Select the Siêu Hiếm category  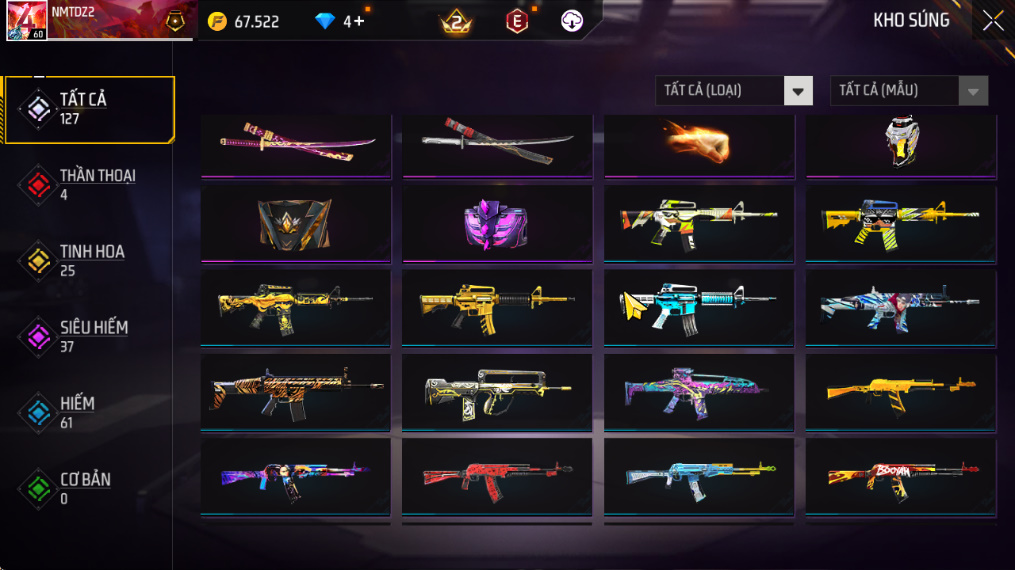tap(88, 337)
